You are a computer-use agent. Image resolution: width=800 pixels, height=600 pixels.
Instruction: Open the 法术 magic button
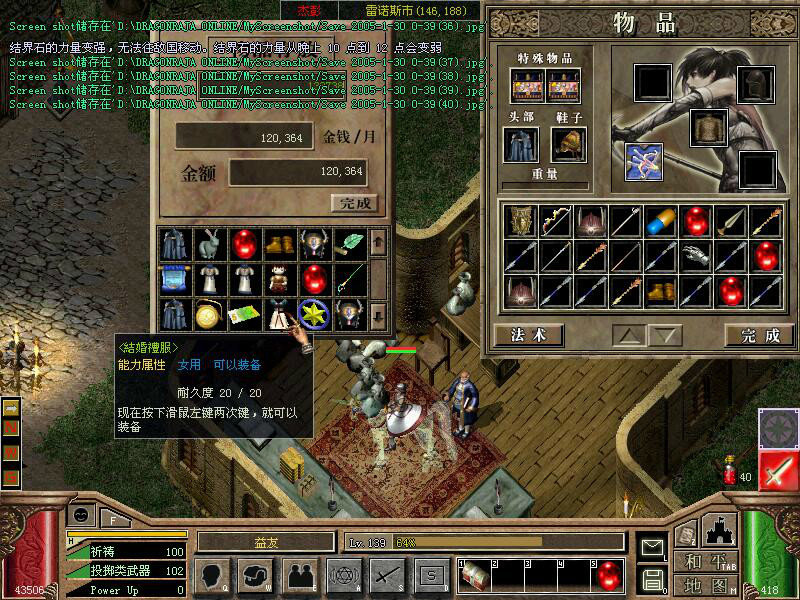(x=528, y=335)
